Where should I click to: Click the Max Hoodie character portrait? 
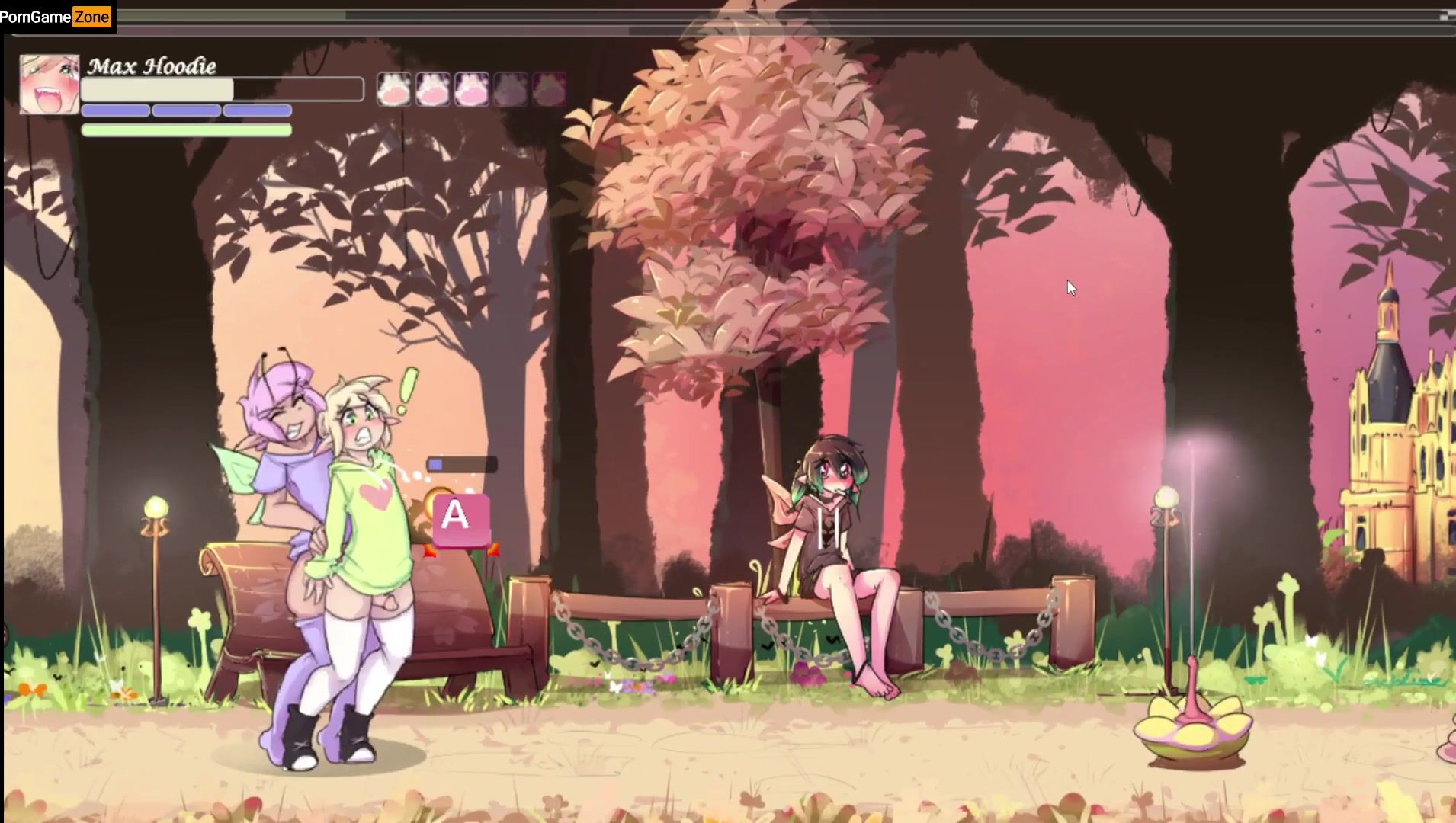coord(50,85)
